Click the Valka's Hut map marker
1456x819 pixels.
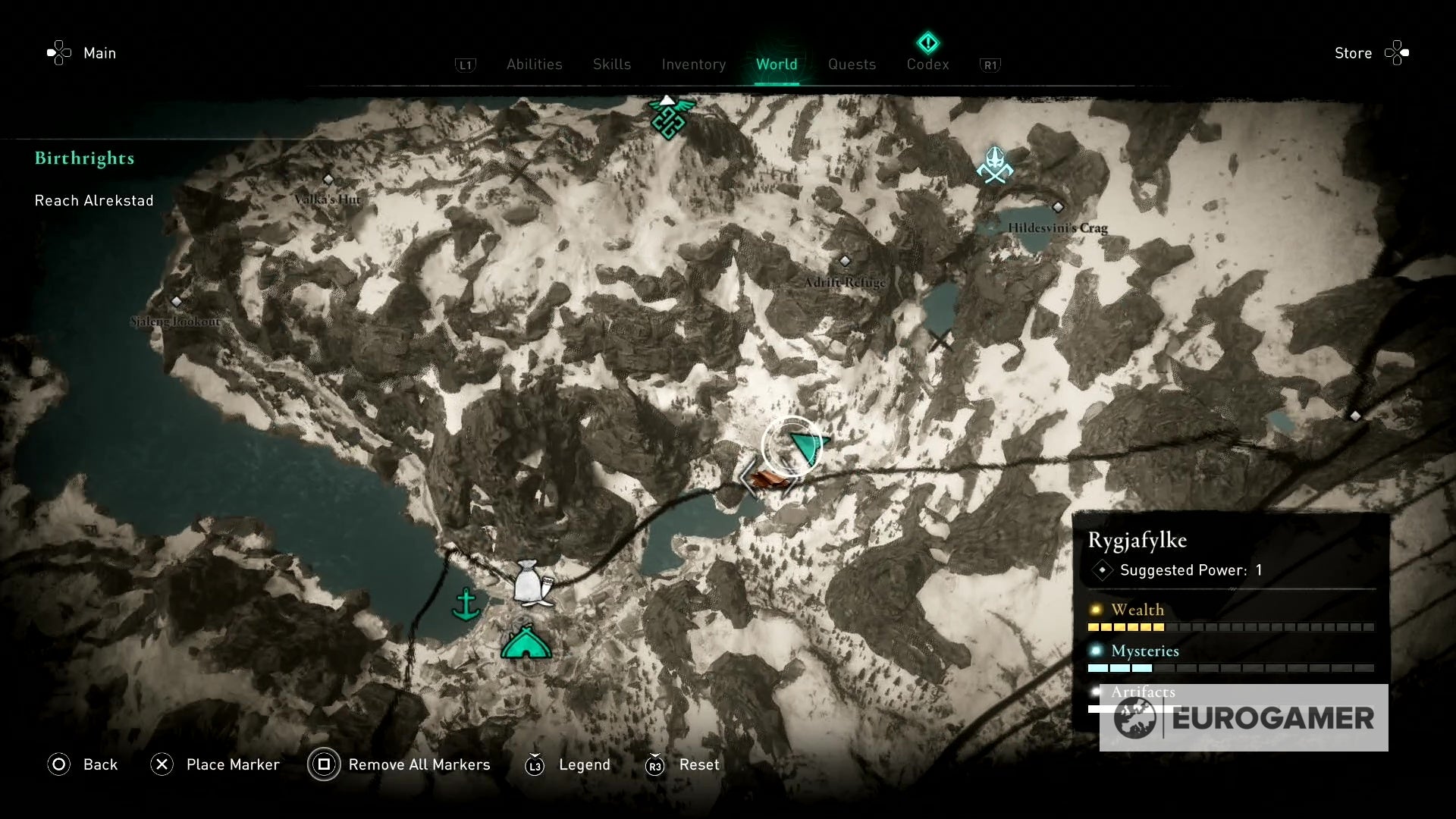click(328, 180)
